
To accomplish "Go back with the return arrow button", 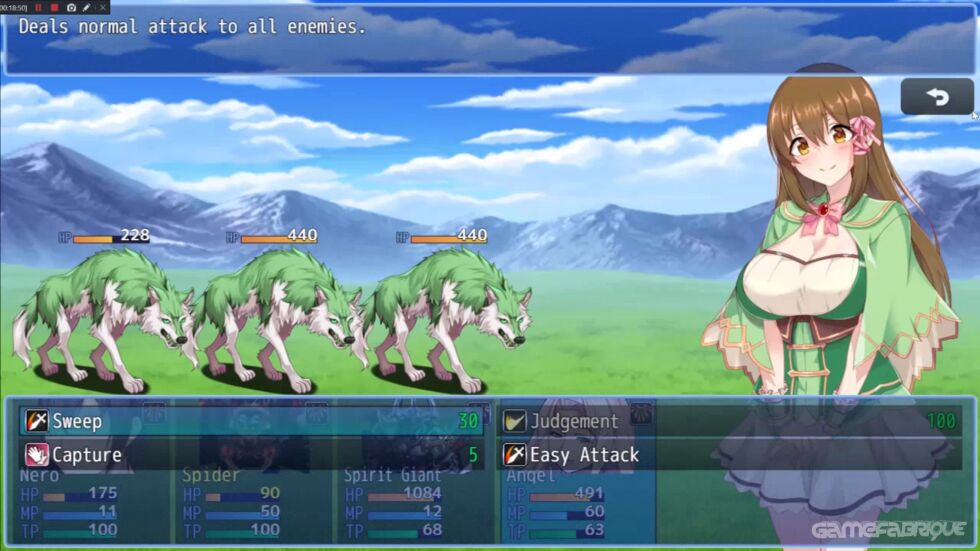I will pos(937,97).
